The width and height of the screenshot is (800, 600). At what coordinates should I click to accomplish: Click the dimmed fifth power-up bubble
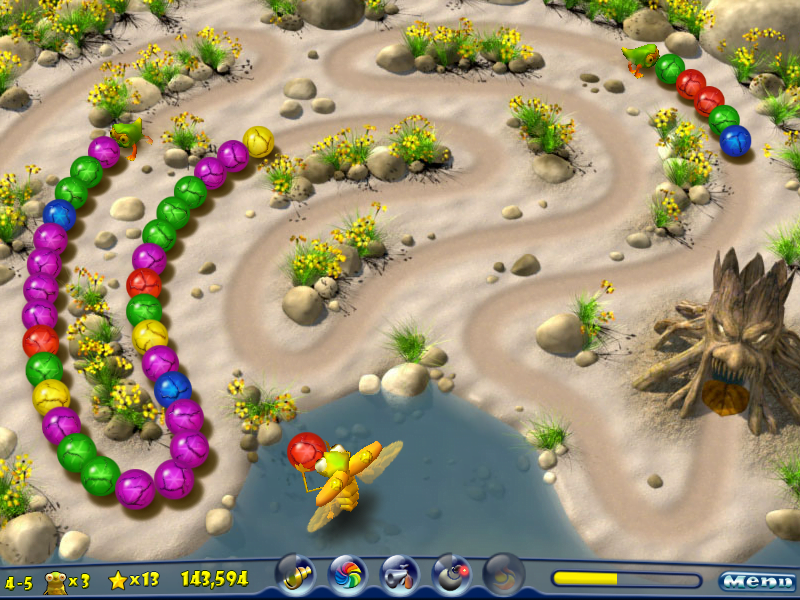503,575
